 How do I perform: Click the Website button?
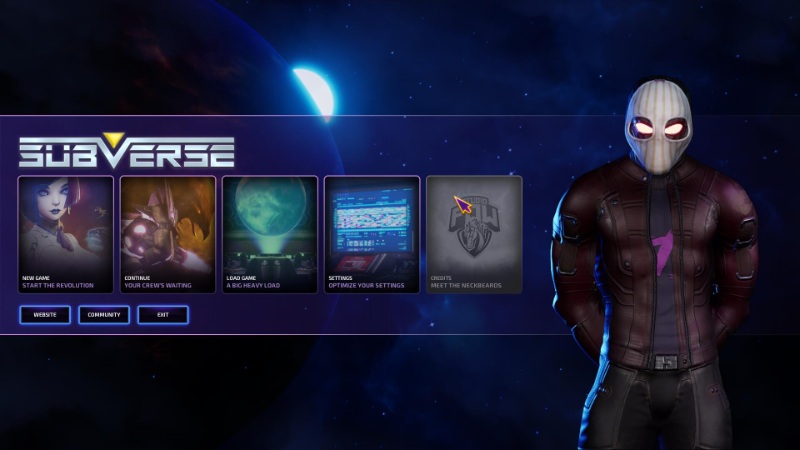[44, 315]
